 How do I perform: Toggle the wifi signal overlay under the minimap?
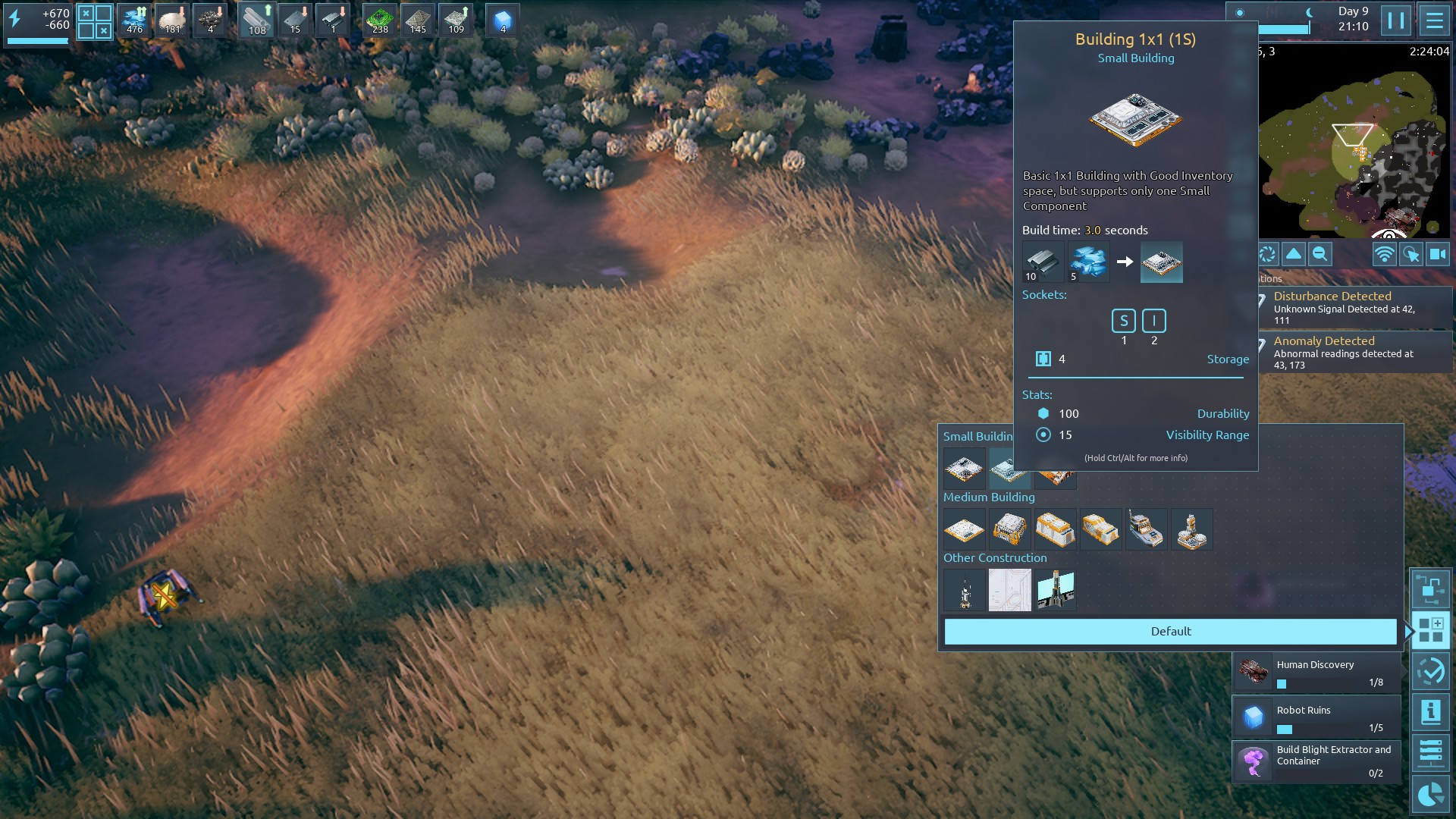click(1384, 255)
